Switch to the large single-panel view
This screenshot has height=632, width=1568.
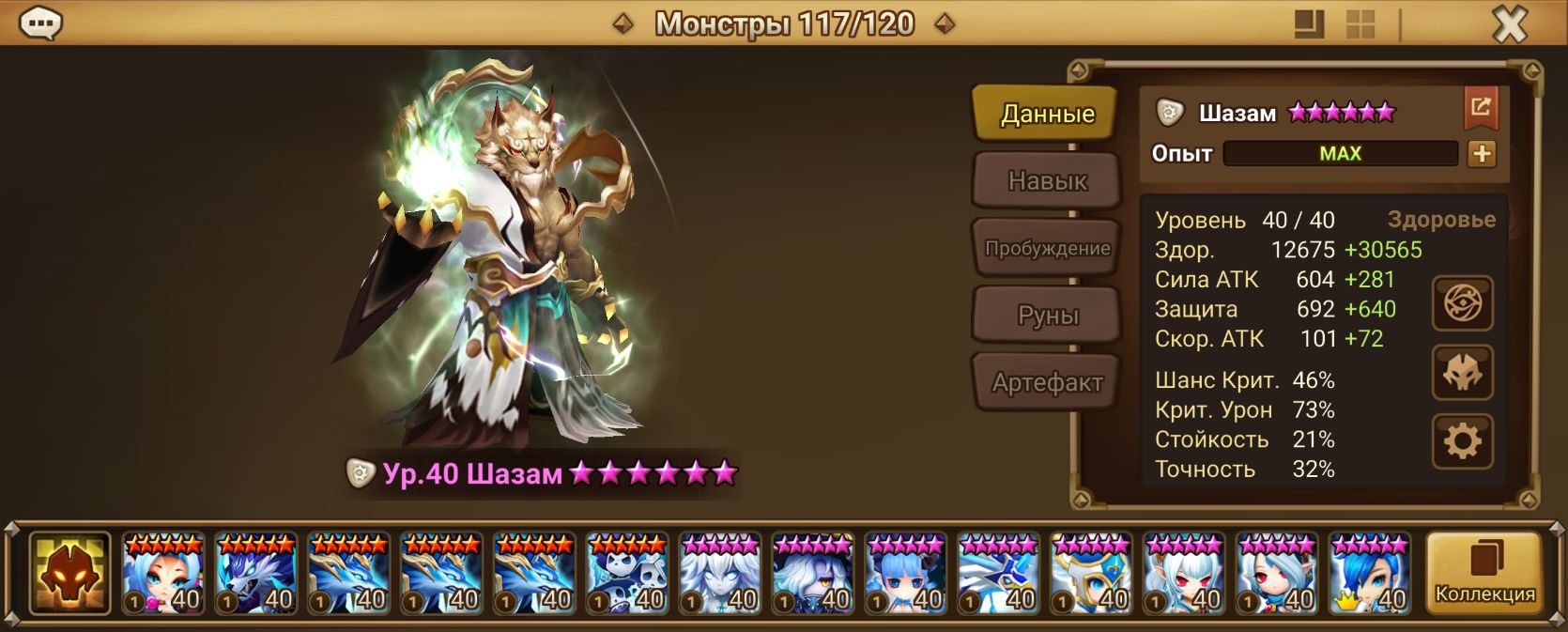(1309, 24)
